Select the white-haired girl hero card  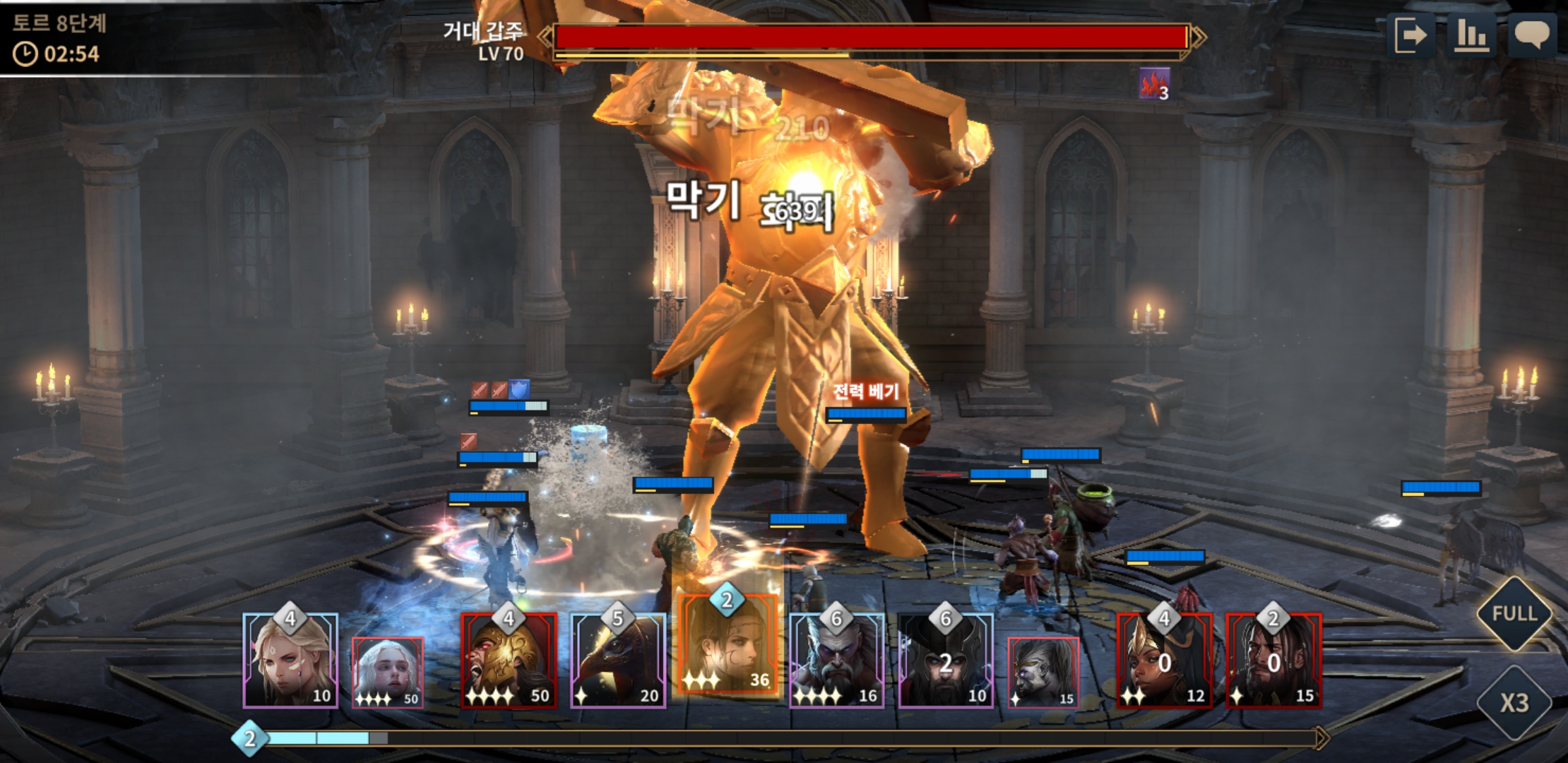tap(388, 671)
